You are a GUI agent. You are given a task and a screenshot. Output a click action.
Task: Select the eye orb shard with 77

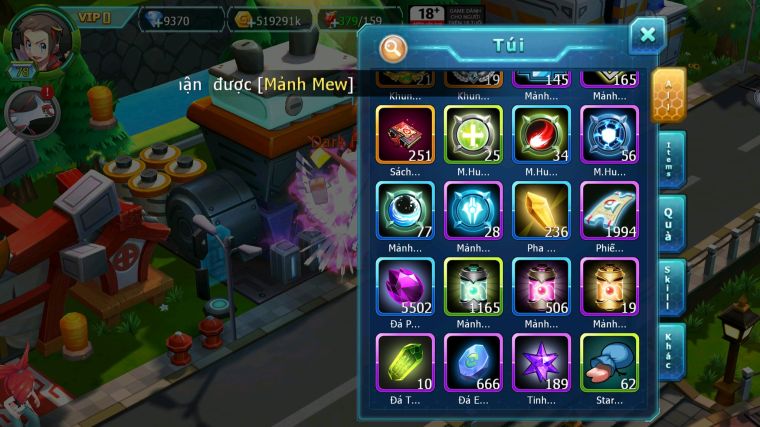click(x=405, y=210)
